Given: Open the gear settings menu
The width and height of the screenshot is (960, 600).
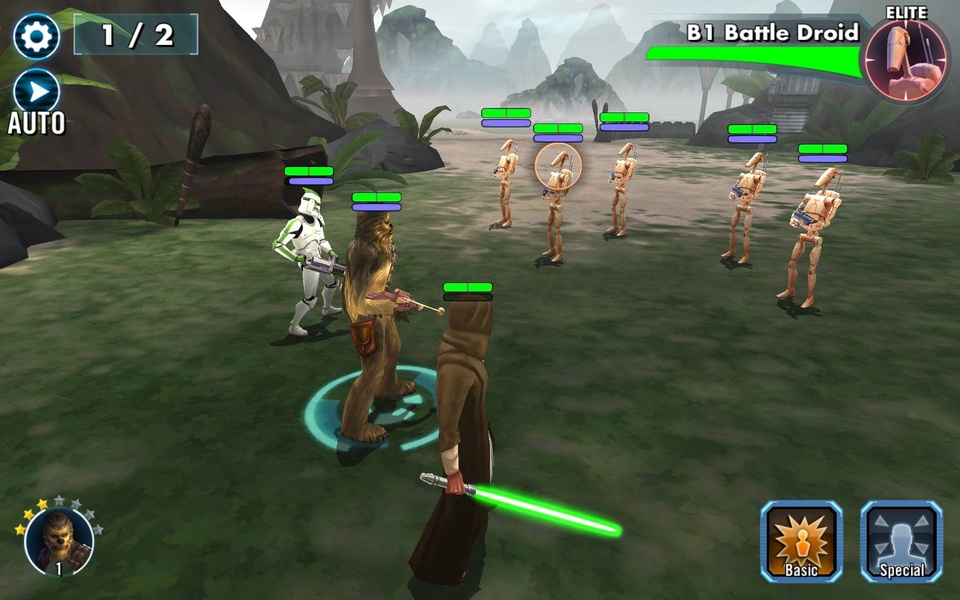Looking at the screenshot, I should pyautogui.click(x=36, y=36).
